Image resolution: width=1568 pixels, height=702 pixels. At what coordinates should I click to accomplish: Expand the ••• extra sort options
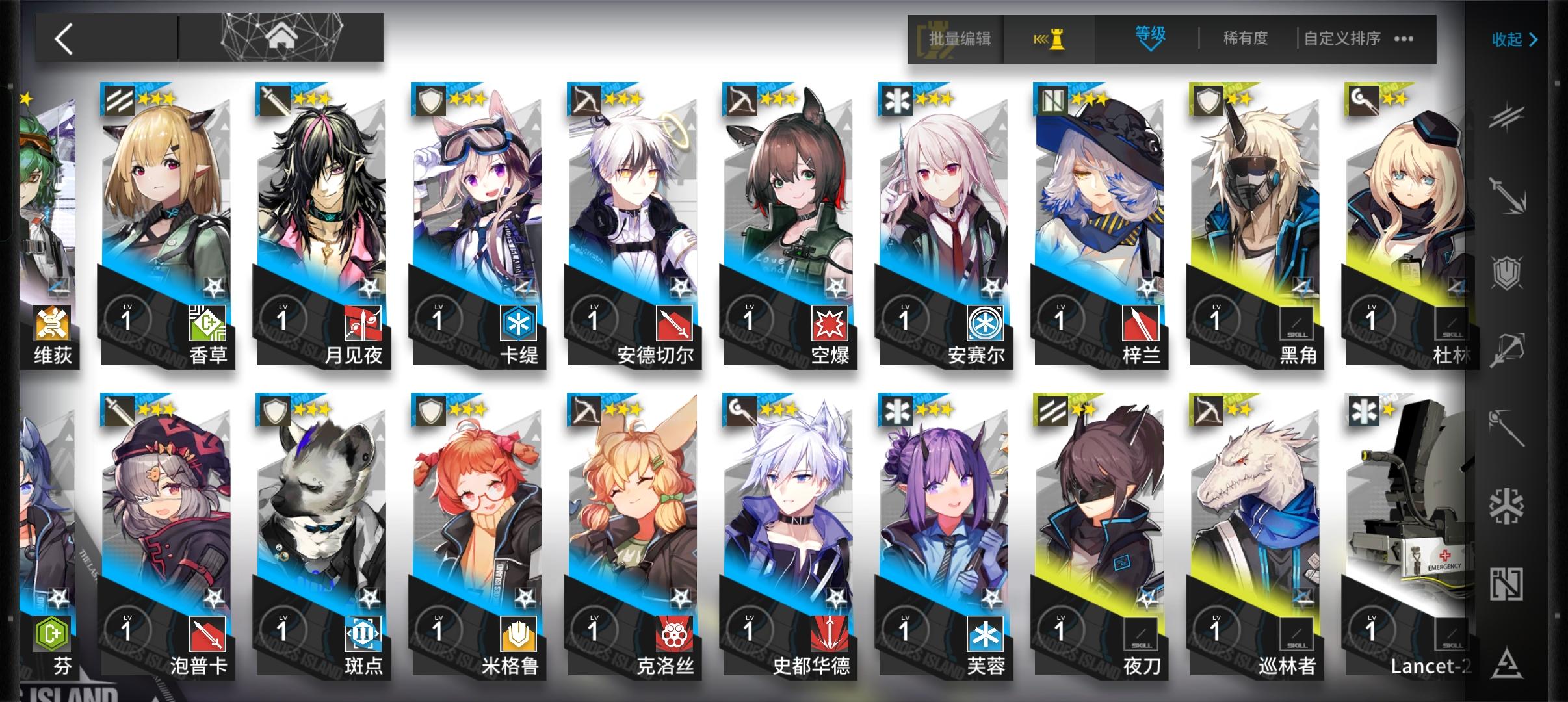1403,39
